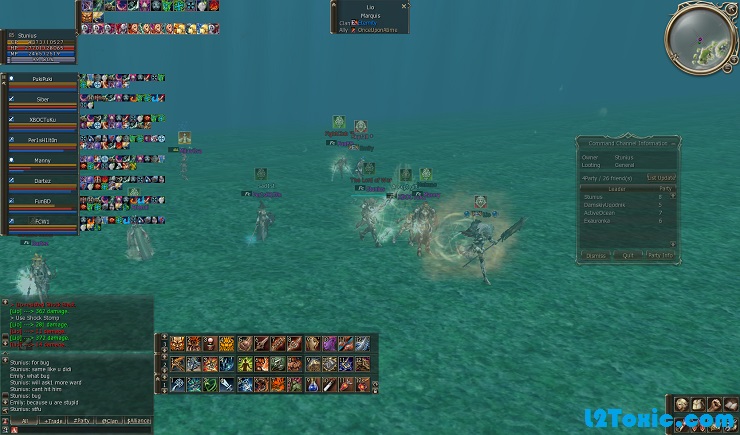Target party member Manny

pyautogui.click(x=42, y=160)
